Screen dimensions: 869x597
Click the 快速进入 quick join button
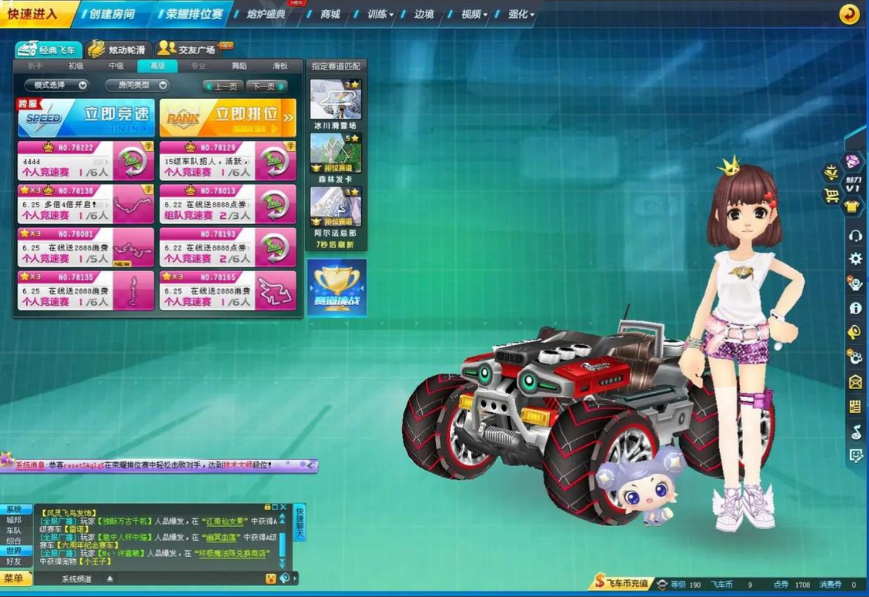(x=36, y=14)
